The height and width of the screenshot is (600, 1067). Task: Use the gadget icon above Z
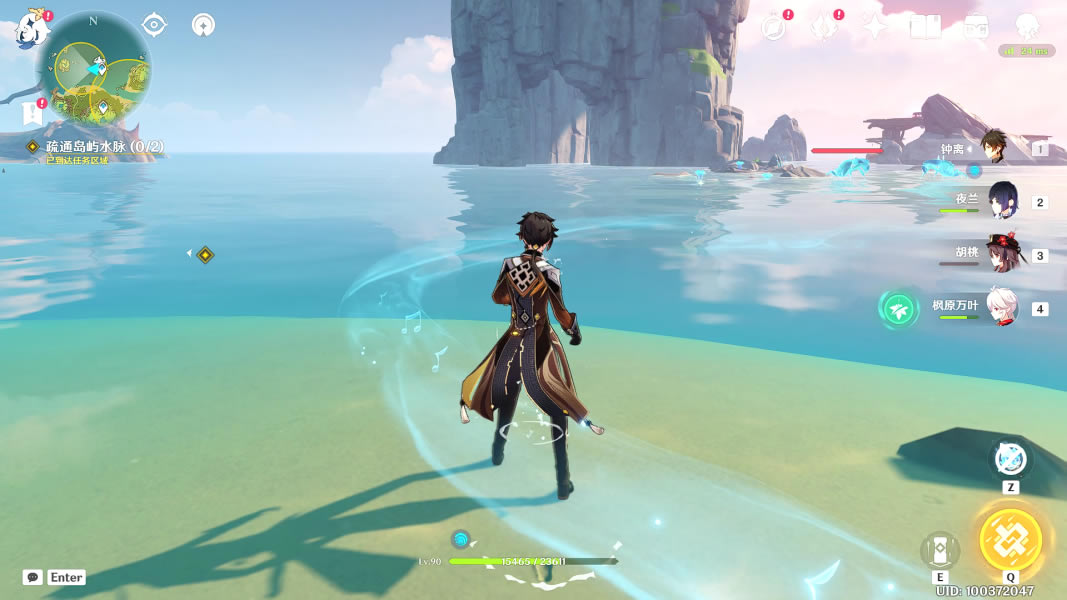(x=1010, y=459)
